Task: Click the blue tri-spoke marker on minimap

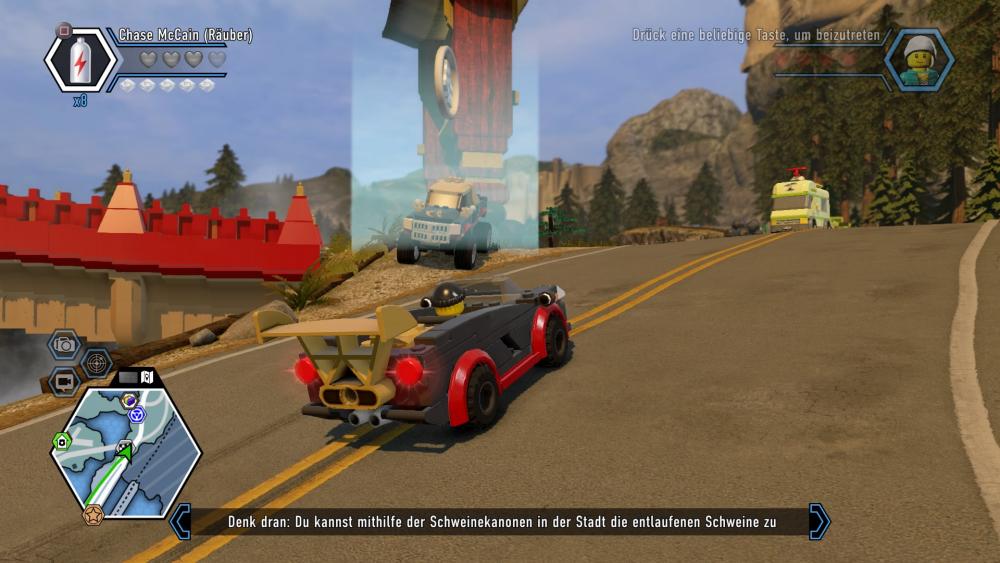Action: click(137, 414)
